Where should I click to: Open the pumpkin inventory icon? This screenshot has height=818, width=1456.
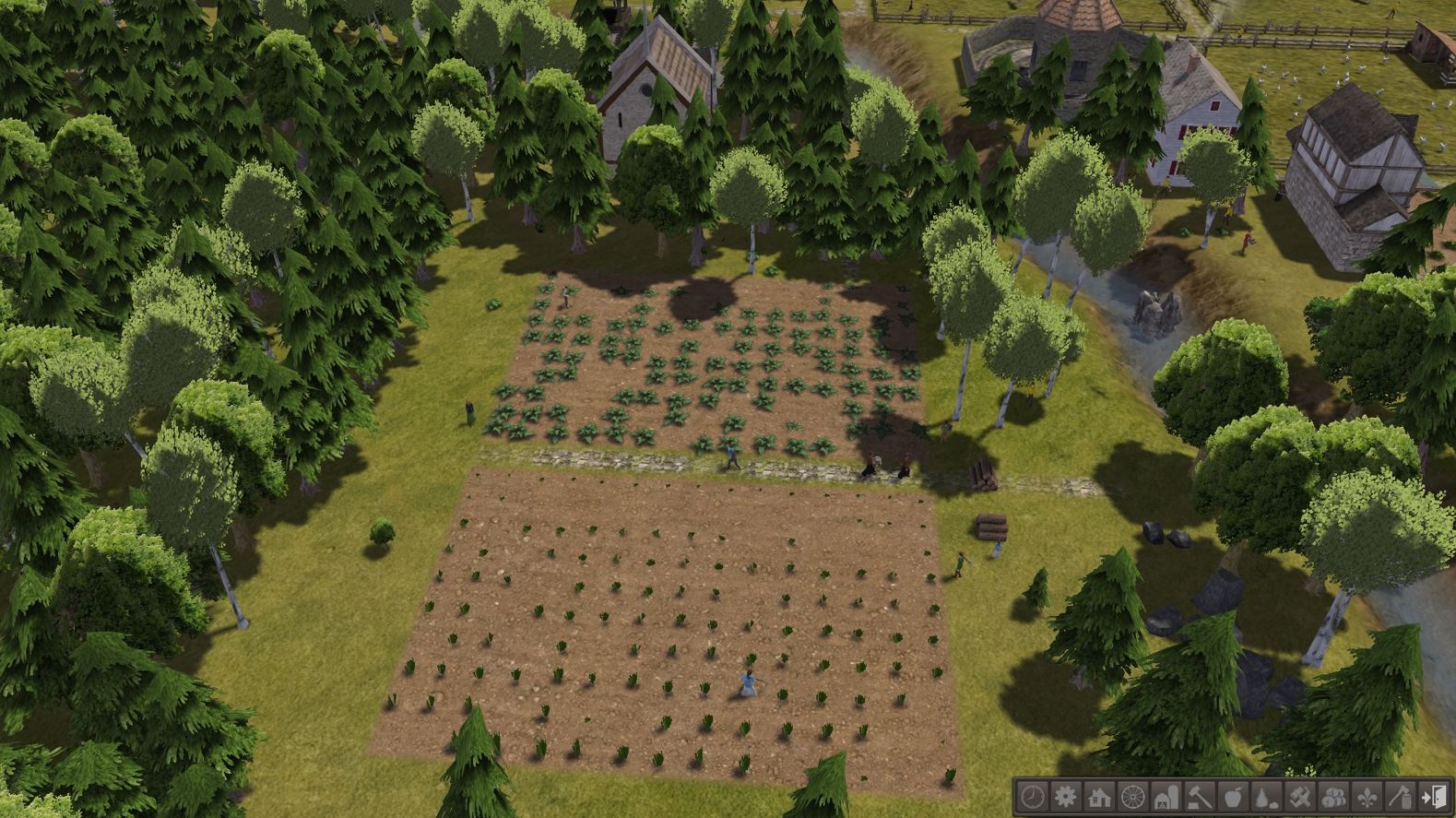[1334, 799]
